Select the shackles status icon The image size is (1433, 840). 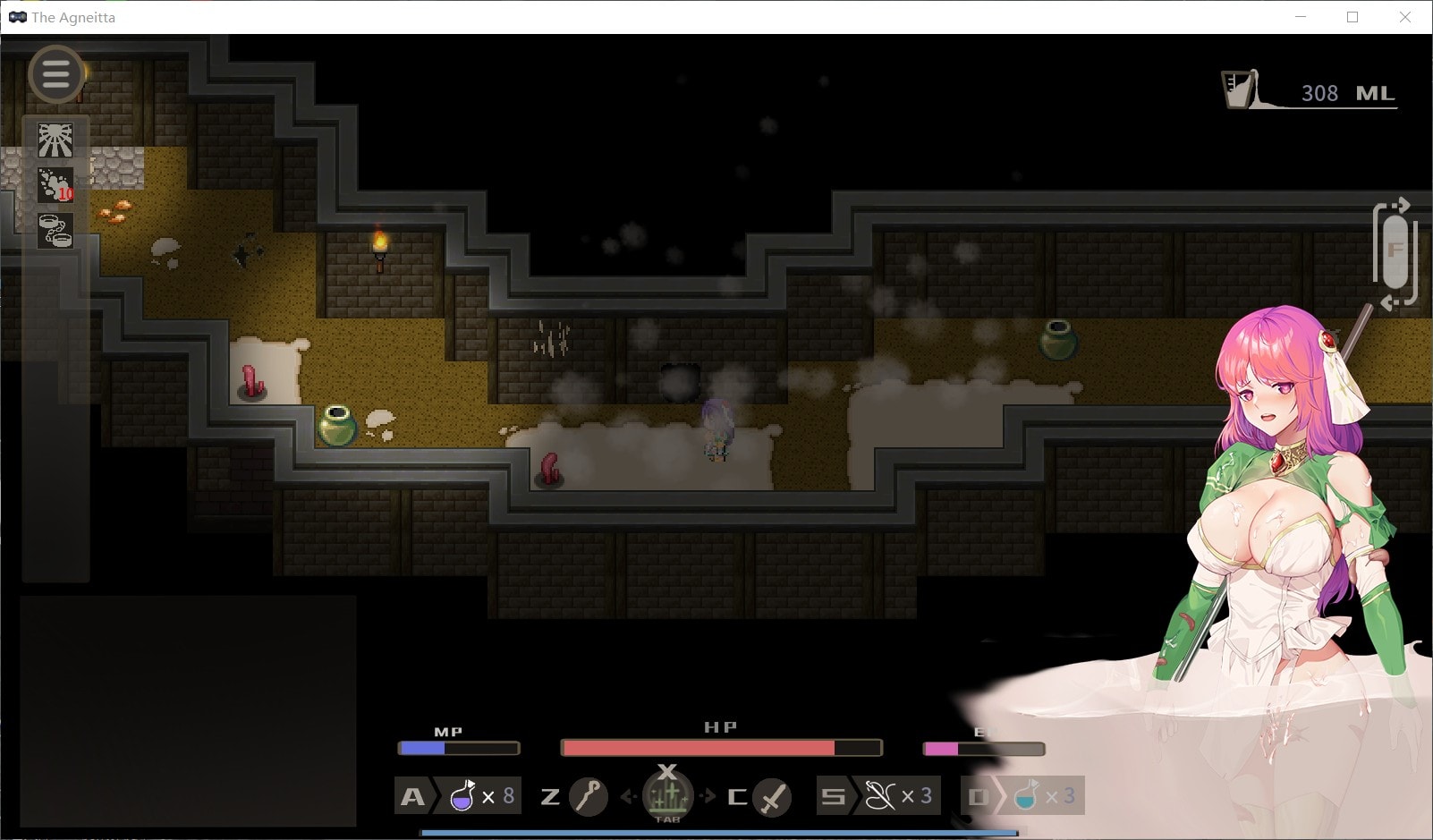point(55,230)
